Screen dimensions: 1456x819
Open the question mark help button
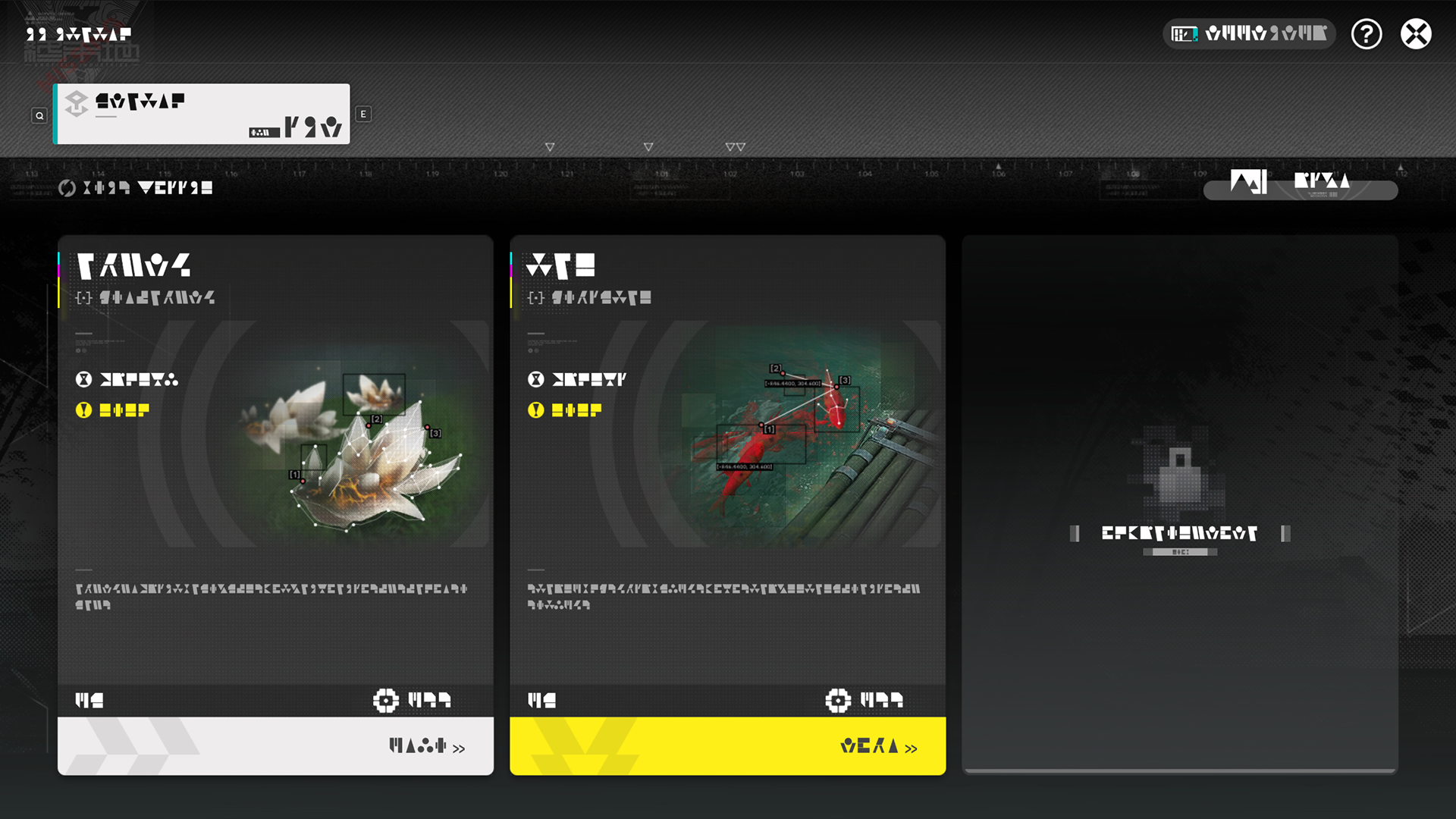[x=1367, y=34]
